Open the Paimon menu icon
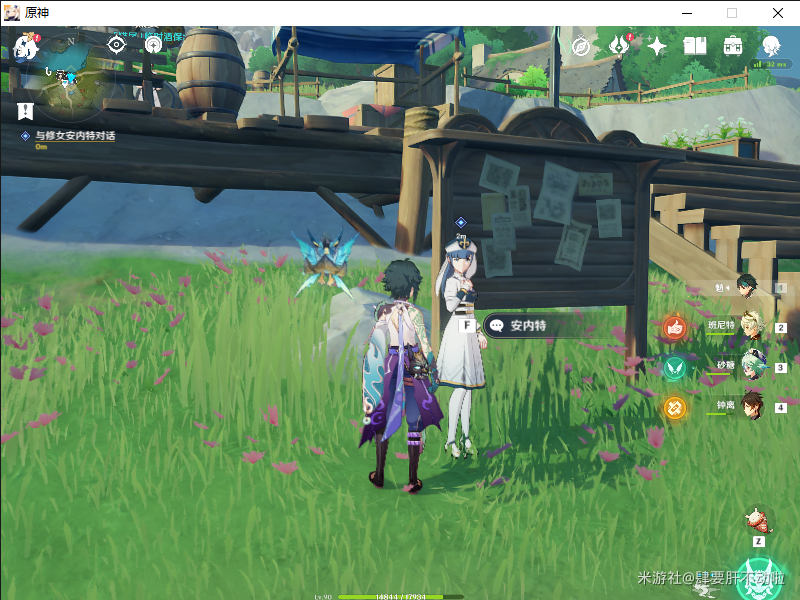Image resolution: width=800 pixels, height=600 pixels. tap(26, 45)
